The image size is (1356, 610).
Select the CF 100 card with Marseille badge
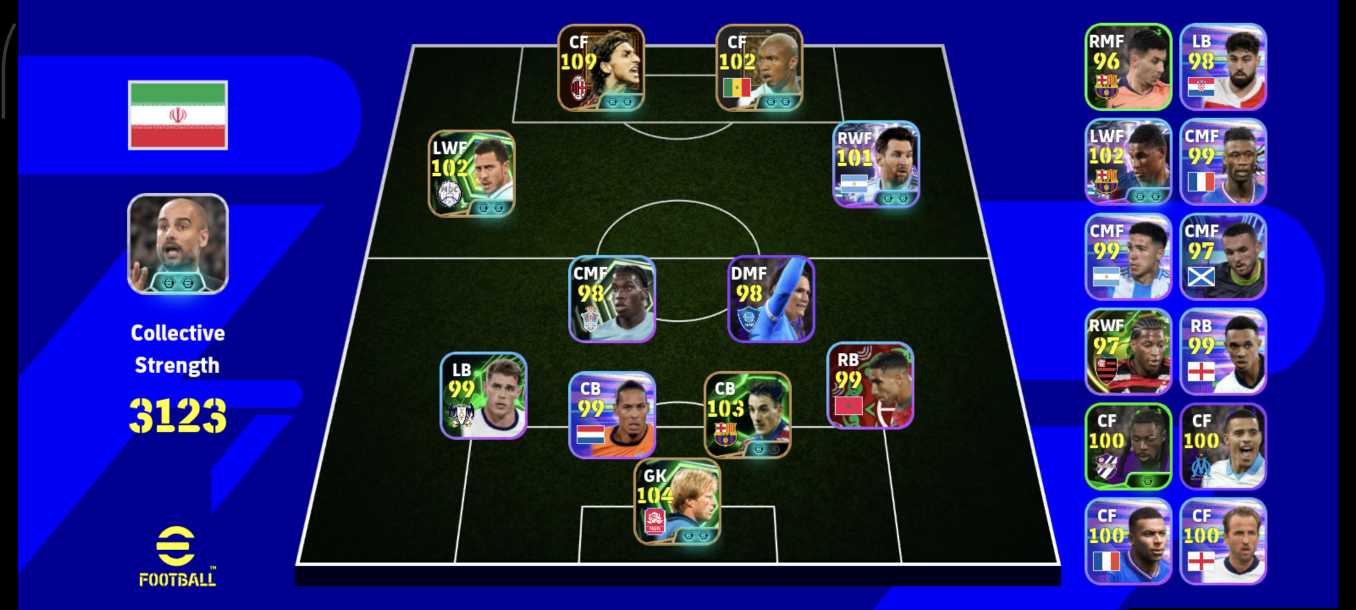(1223, 446)
